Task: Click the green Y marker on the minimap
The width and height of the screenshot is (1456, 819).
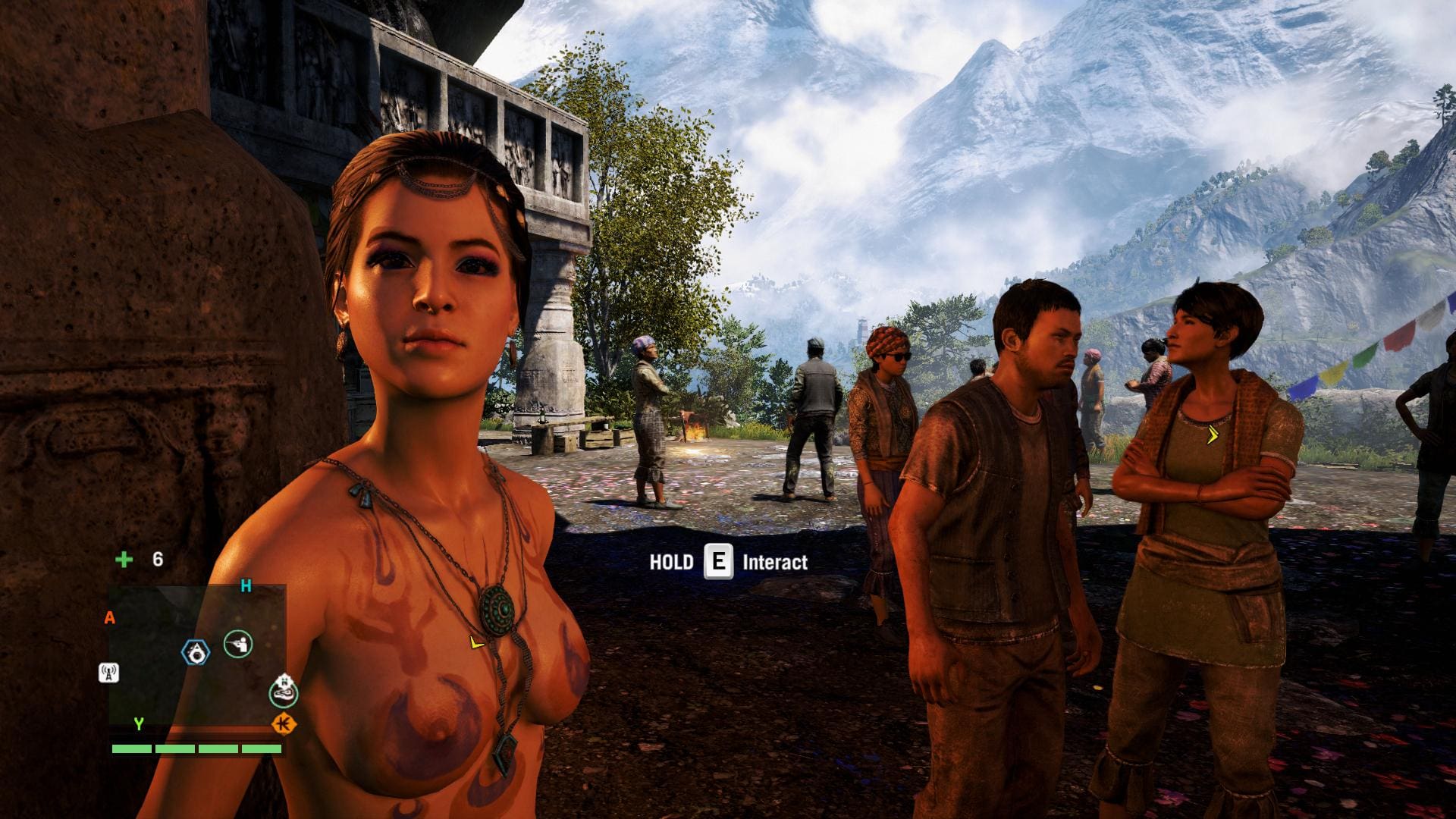Action: click(x=139, y=724)
